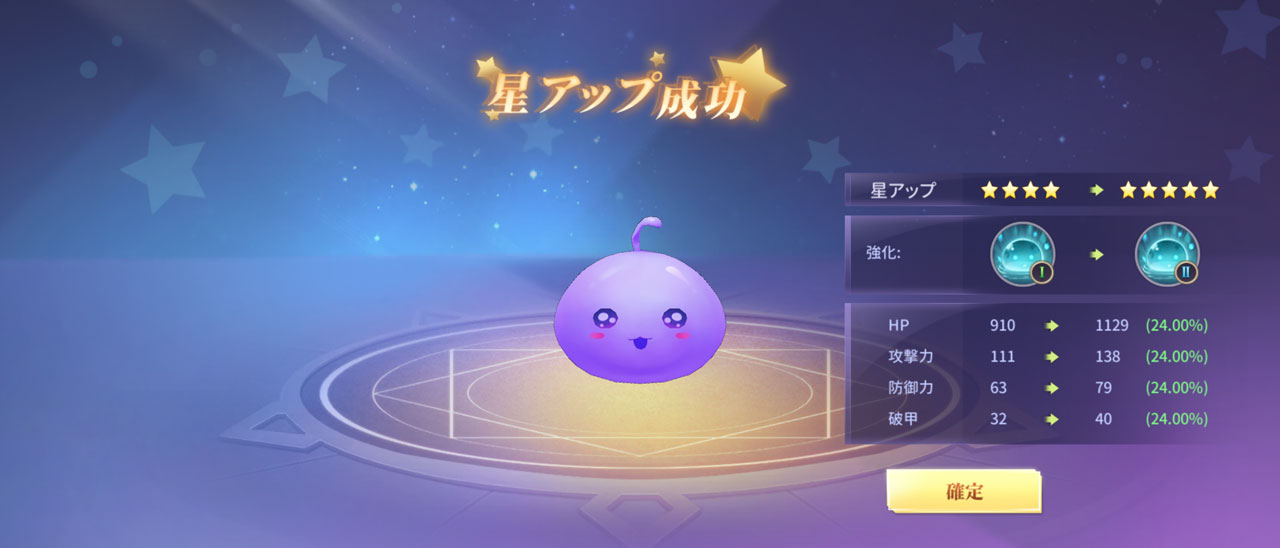Confirm with the 確定 button
1280x548 pixels.
963,491
